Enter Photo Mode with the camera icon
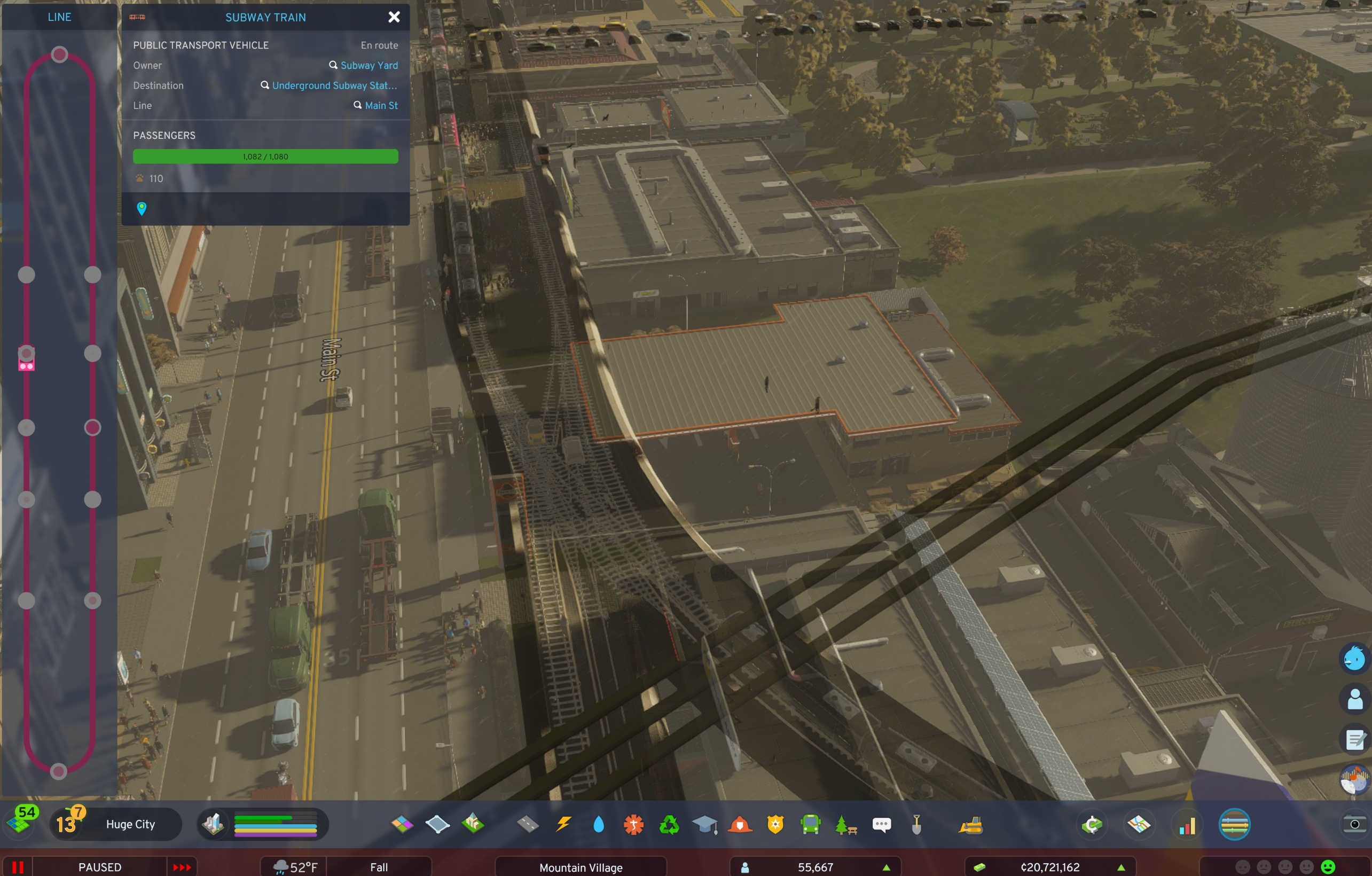 point(1355,825)
